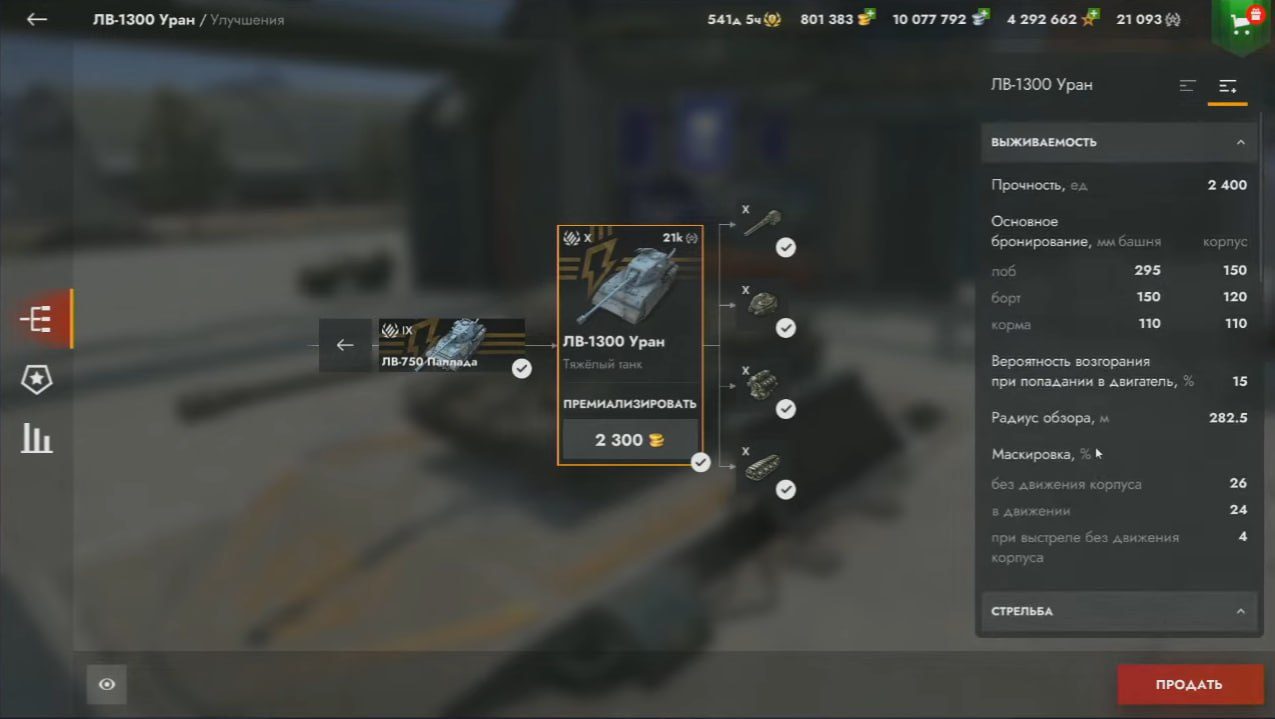Screen dimensions: 1275x719
Task: Sell the tank with the ПРОДАТЬ button
Action: point(1188,685)
